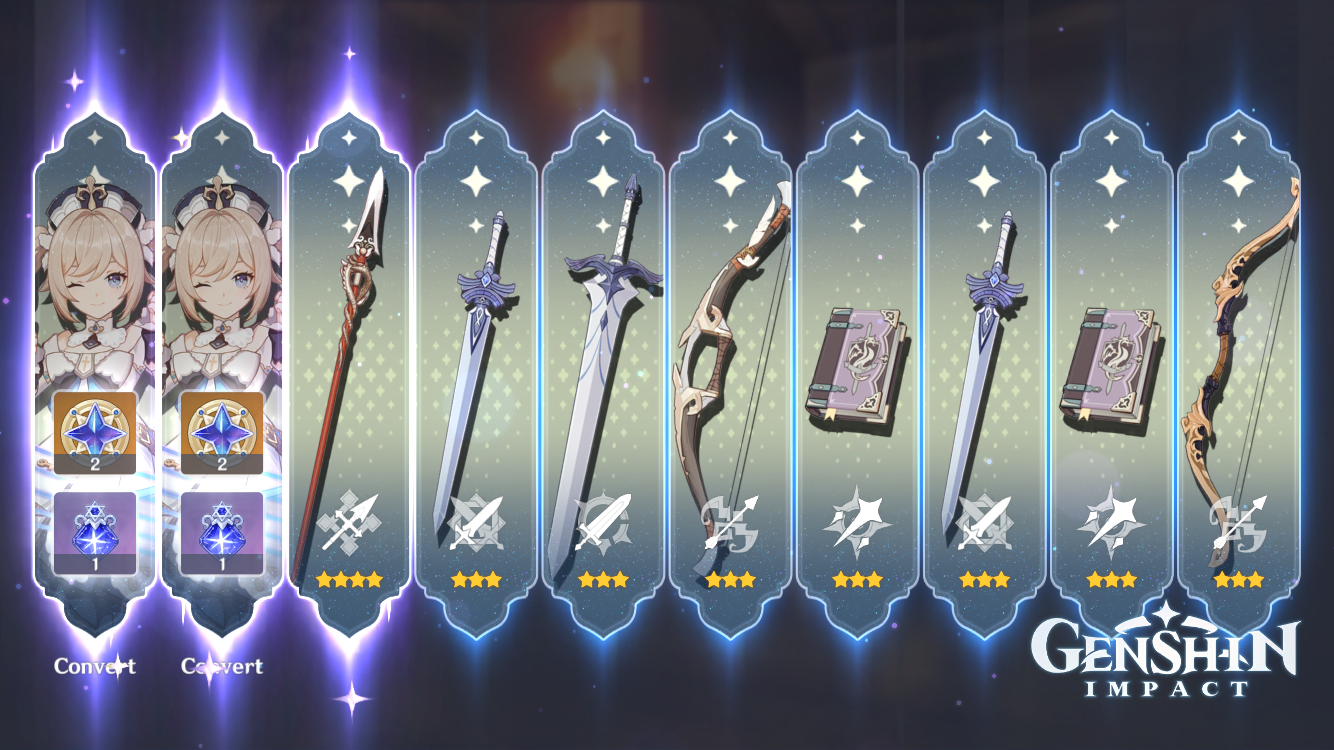The image size is (1334, 750).
Task: Click the claymore weapon type icon
Action: (604, 520)
